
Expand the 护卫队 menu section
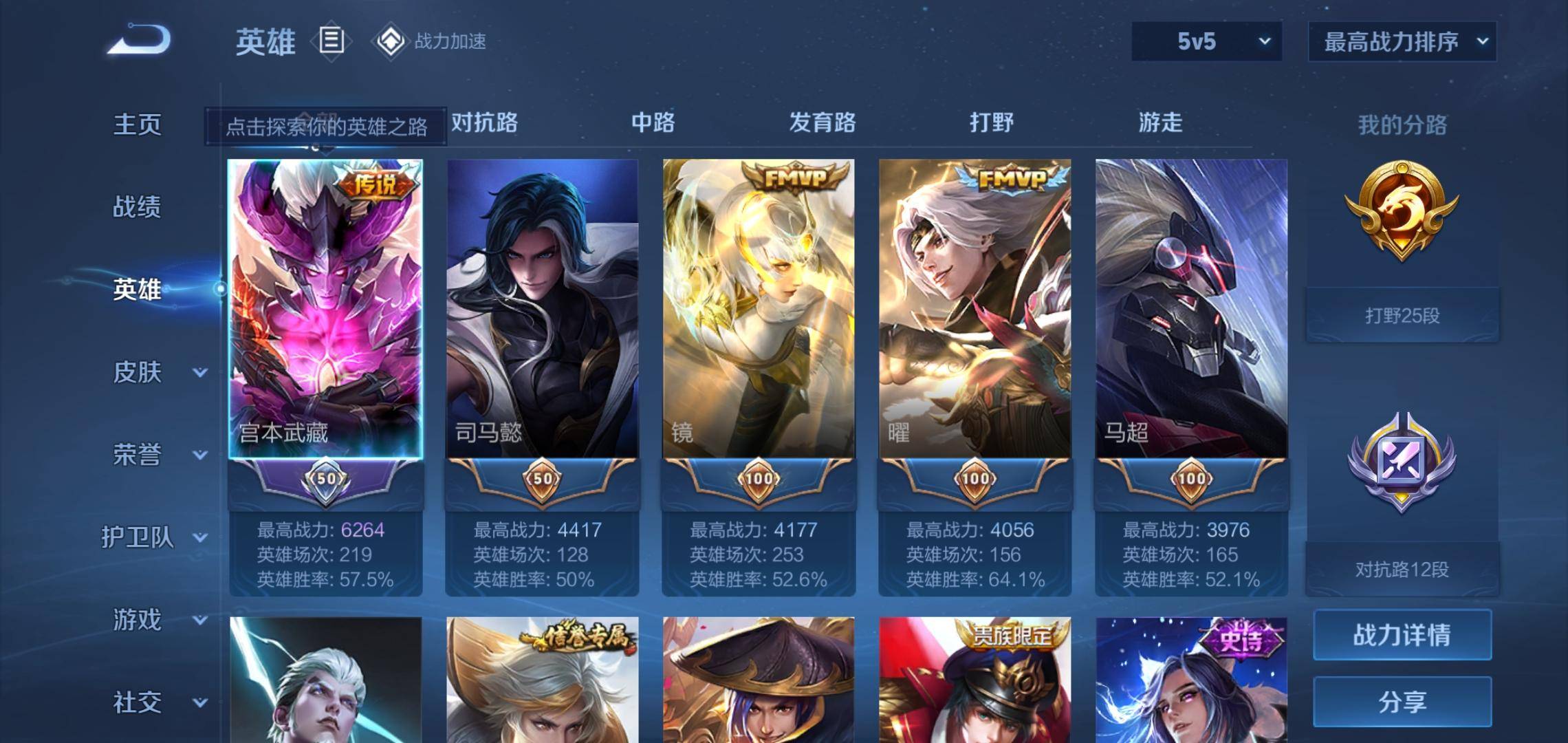pyautogui.click(x=153, y=537)
